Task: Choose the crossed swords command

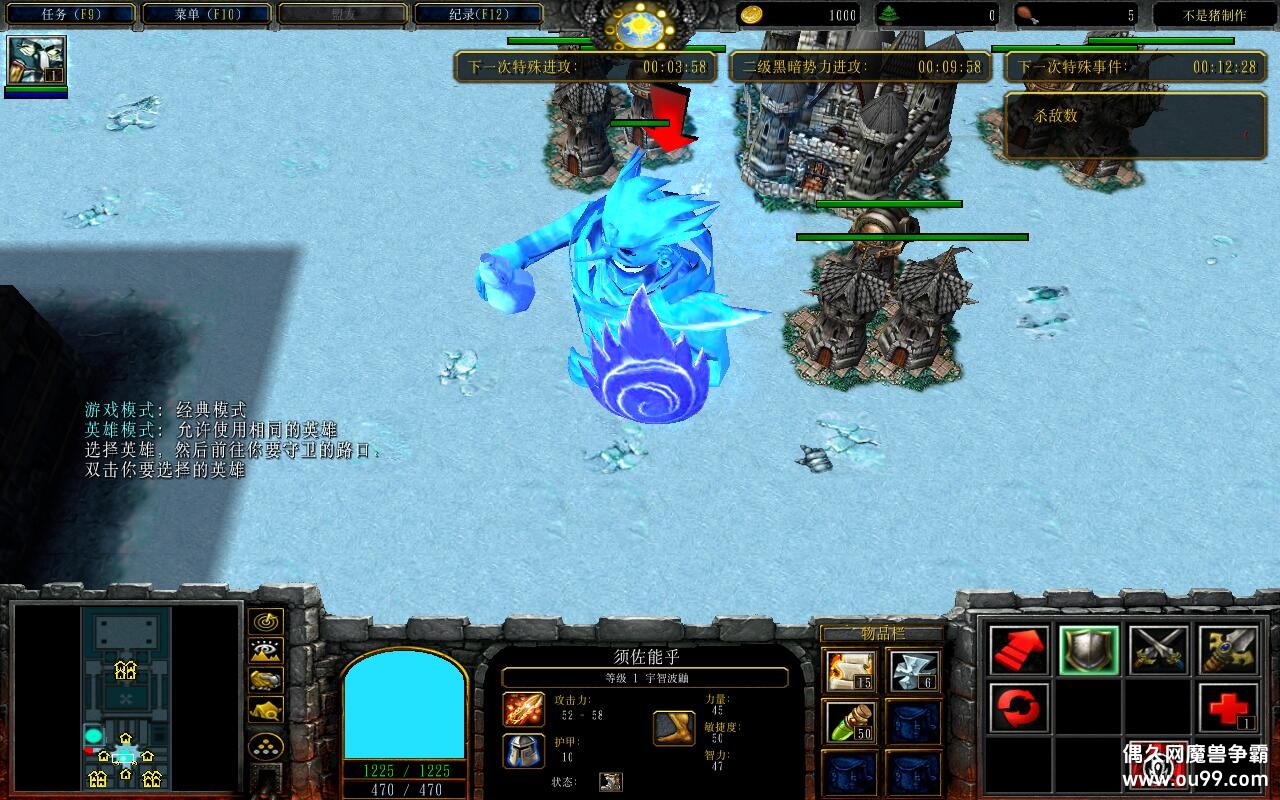Action: pyautogui.click(x=1158, y=650)
